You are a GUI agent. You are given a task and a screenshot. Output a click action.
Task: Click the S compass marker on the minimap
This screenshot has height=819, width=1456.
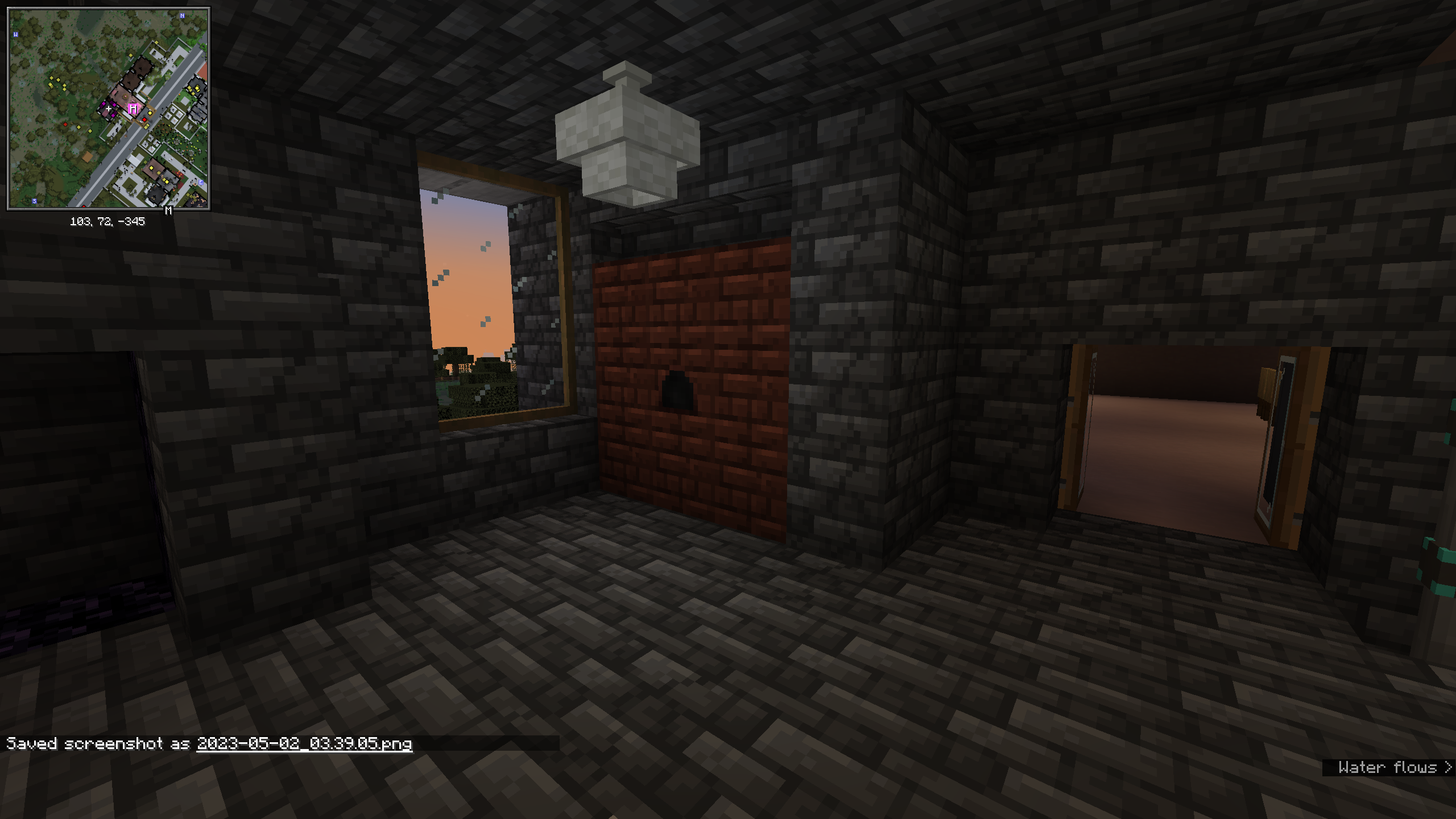[34, 201]
